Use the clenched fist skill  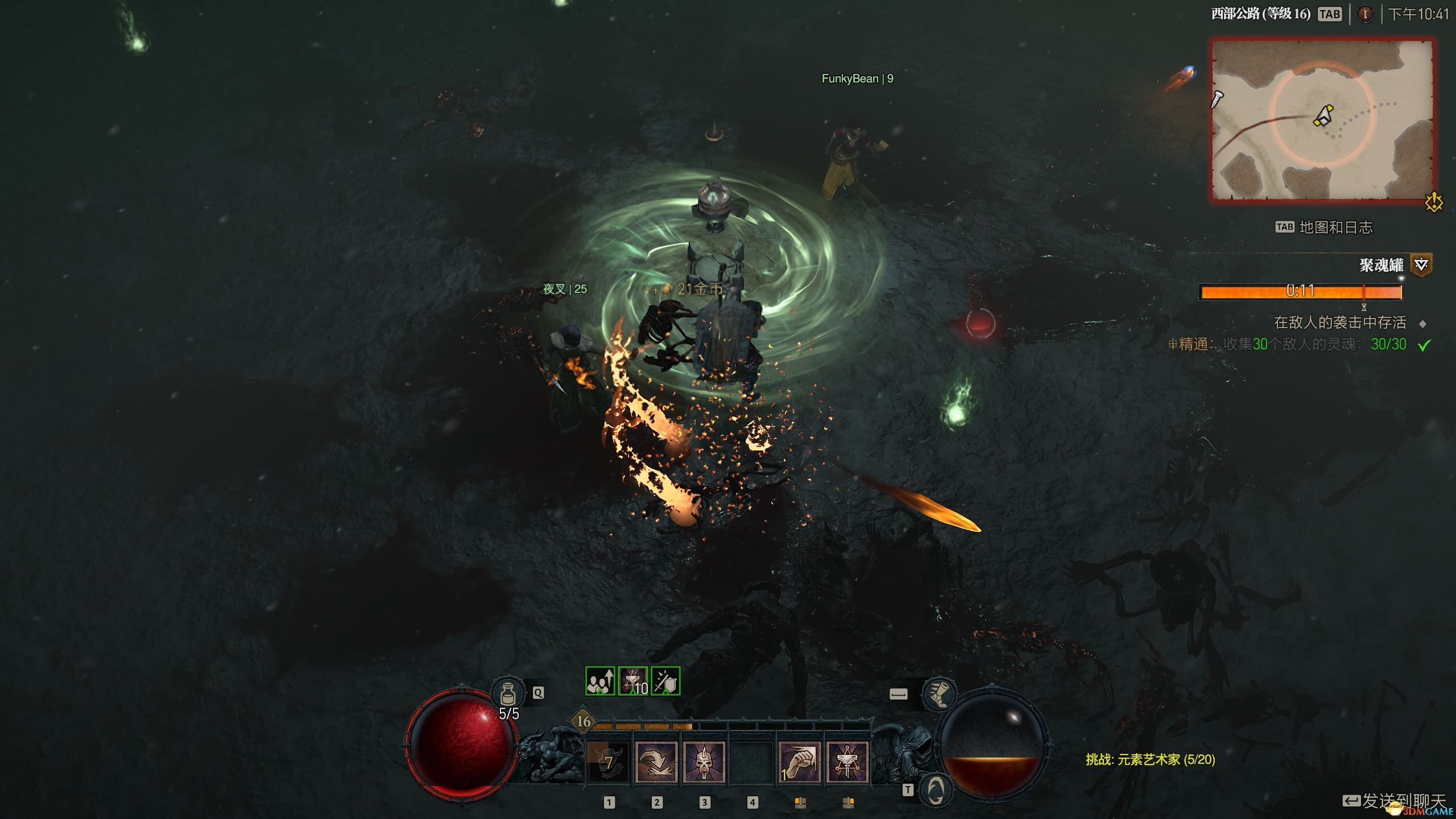[799, 762]
